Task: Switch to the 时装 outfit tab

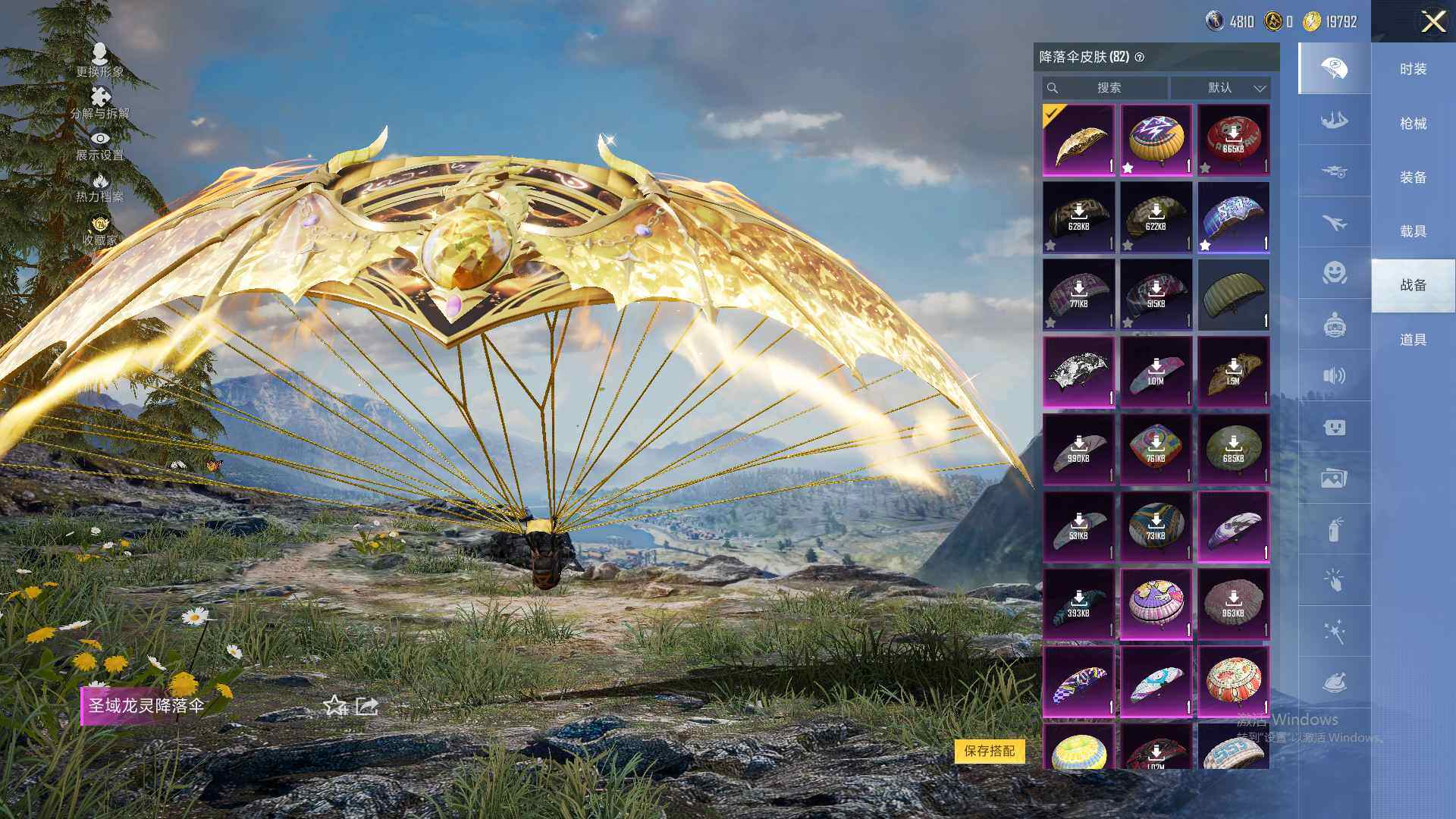Action: click(1413, 69)
